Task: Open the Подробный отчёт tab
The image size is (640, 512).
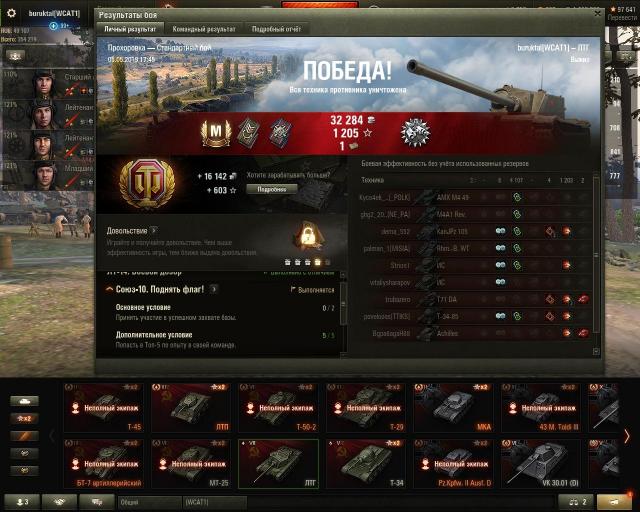Action: (275, 30)
